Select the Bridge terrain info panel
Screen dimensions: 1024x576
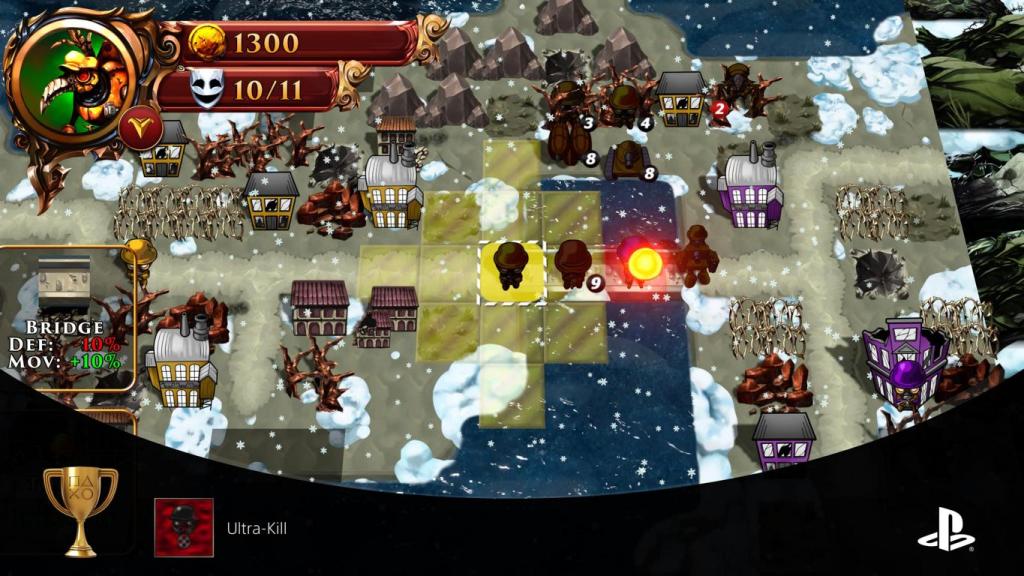point(66,318)
